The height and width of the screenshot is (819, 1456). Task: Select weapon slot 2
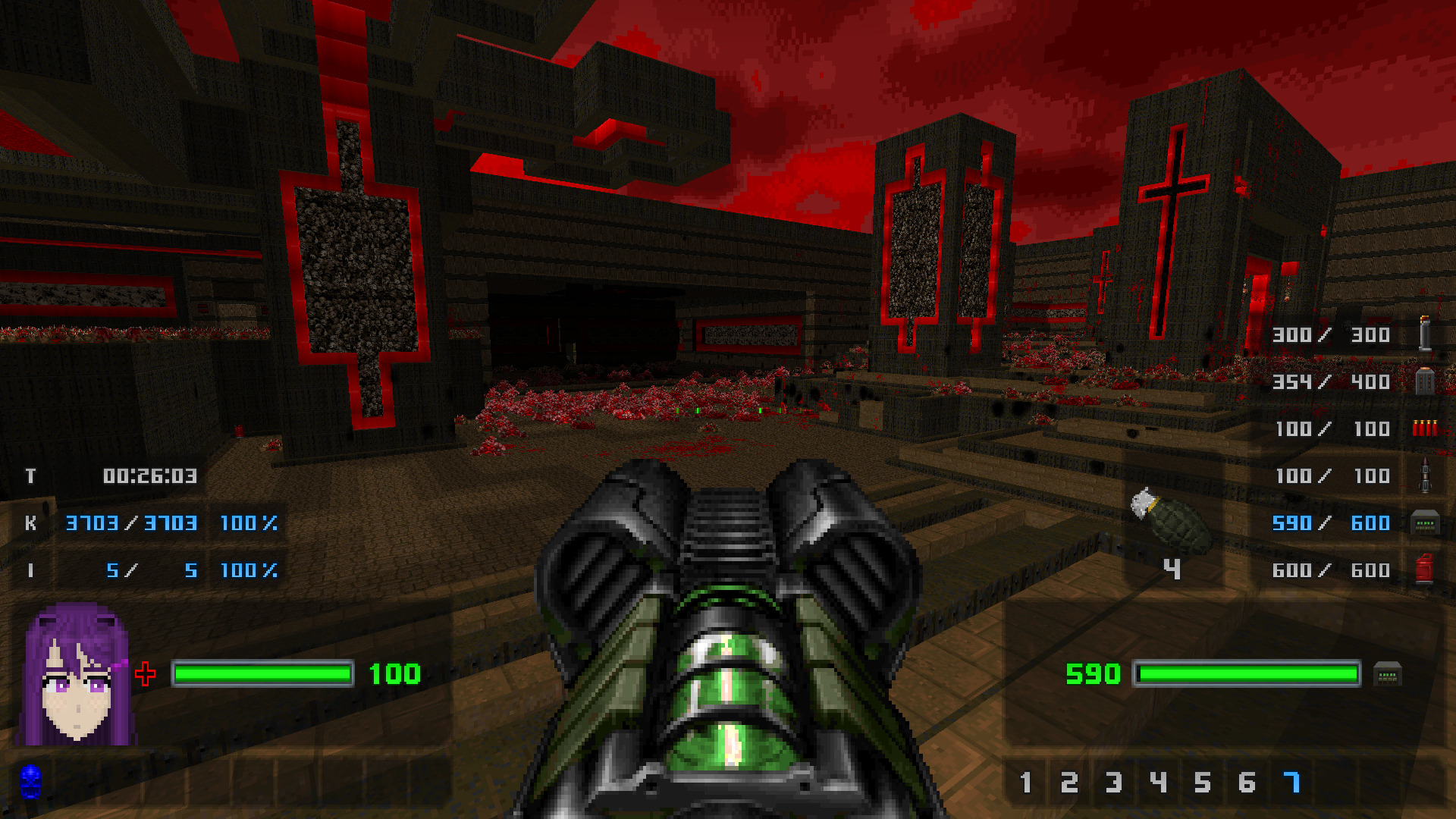(1069, 782)
